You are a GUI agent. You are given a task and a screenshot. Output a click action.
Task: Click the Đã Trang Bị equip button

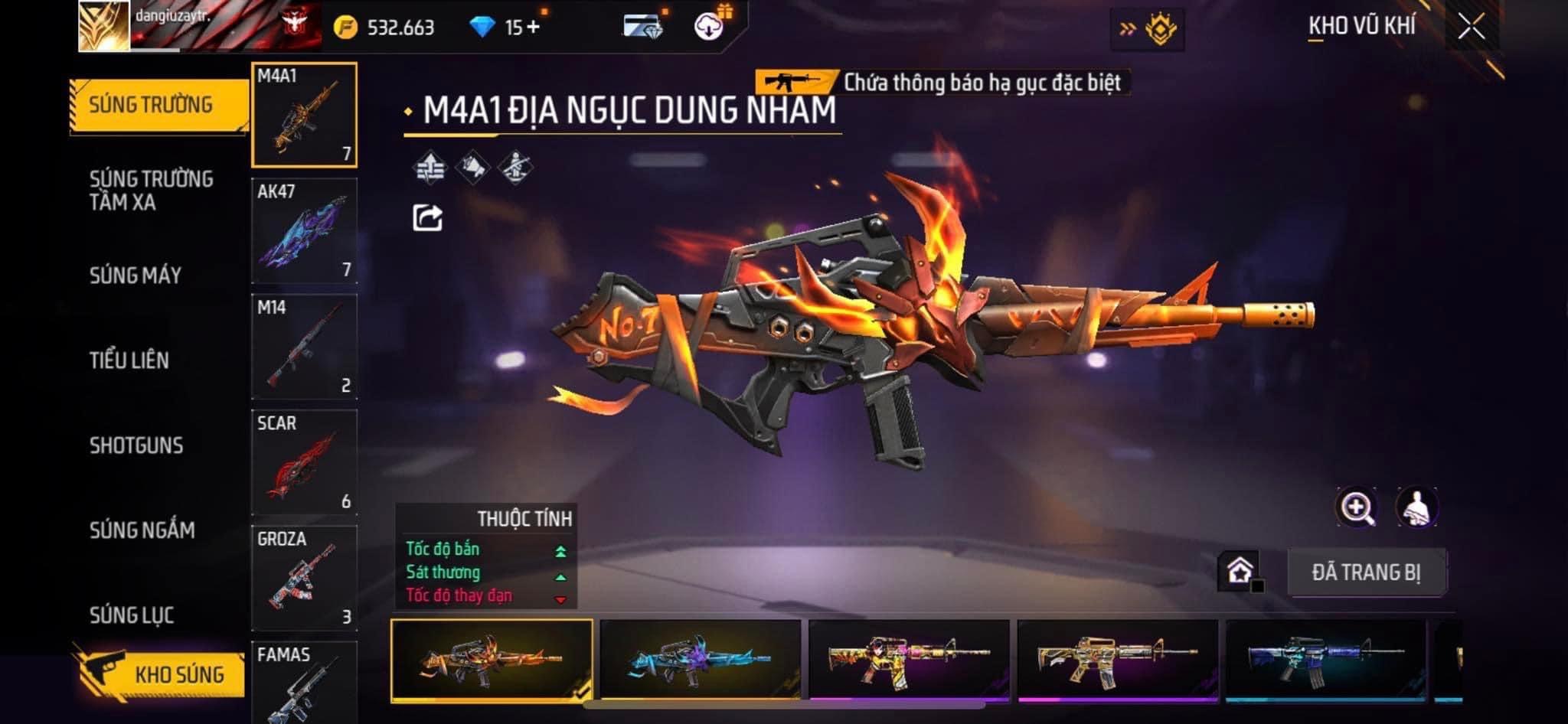[1366, 572]
